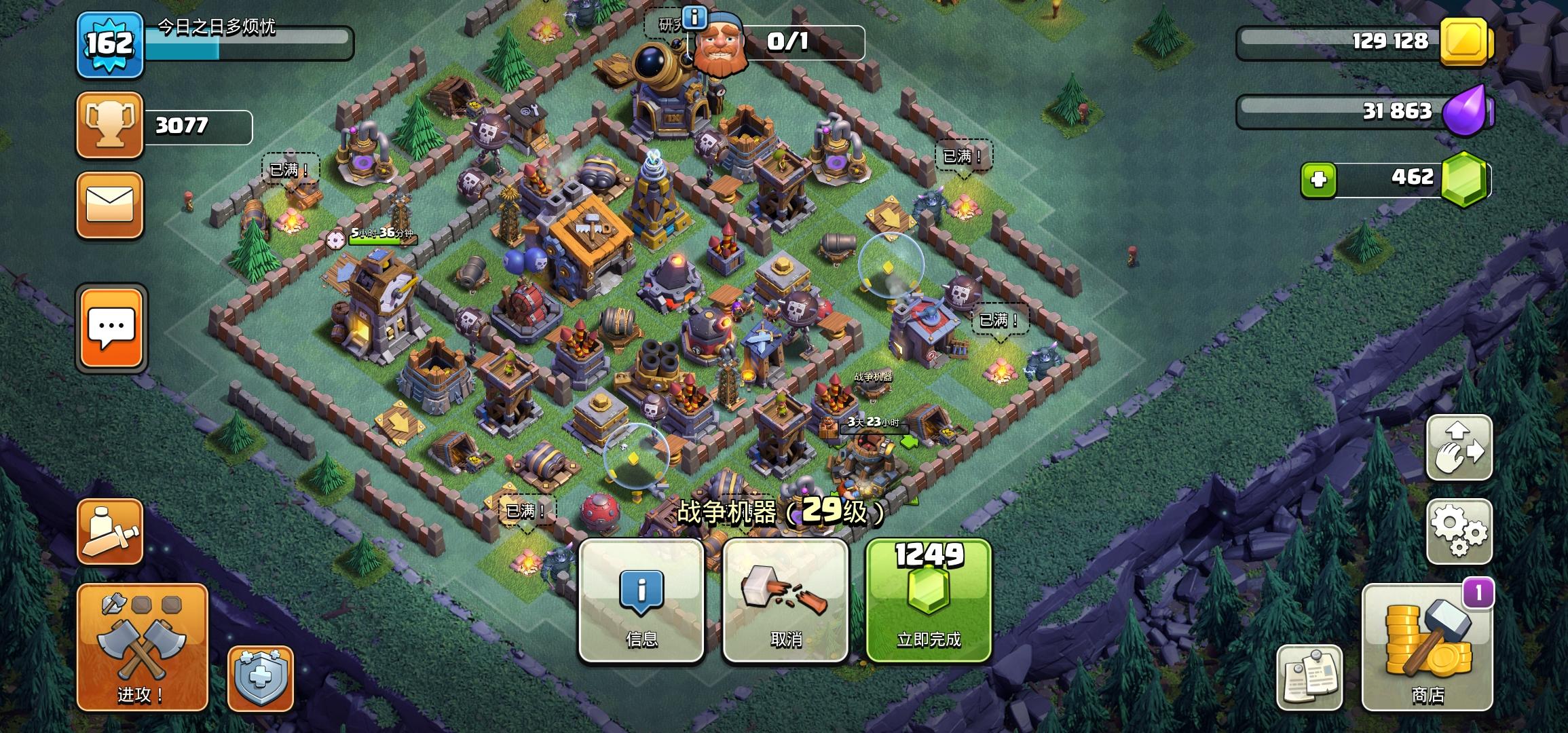Open 信息 for the War Machine

point(642,601)
